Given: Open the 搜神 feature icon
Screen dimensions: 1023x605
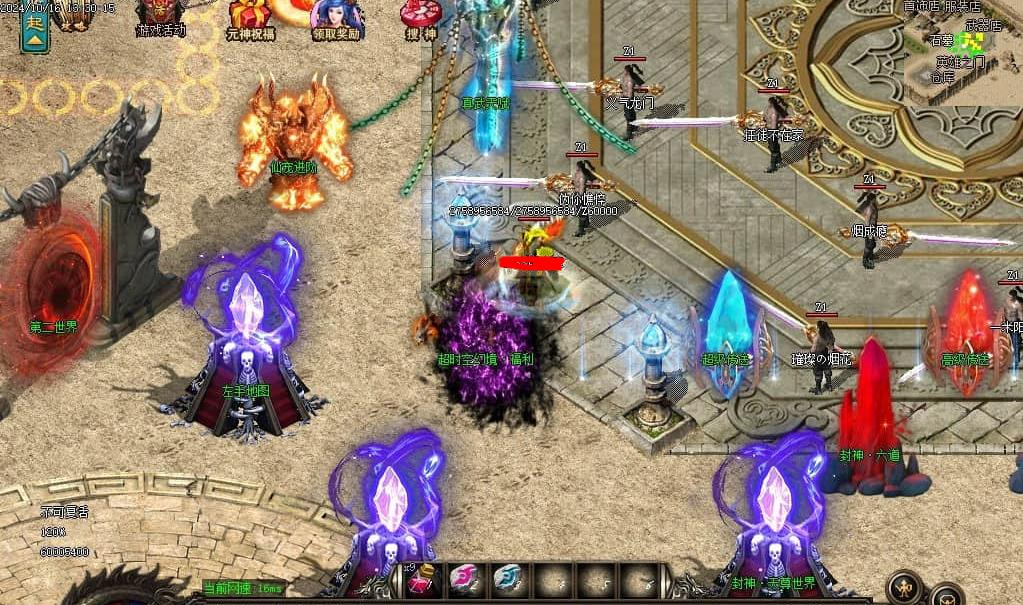Looking at the screenshot, I should (420, 17).
